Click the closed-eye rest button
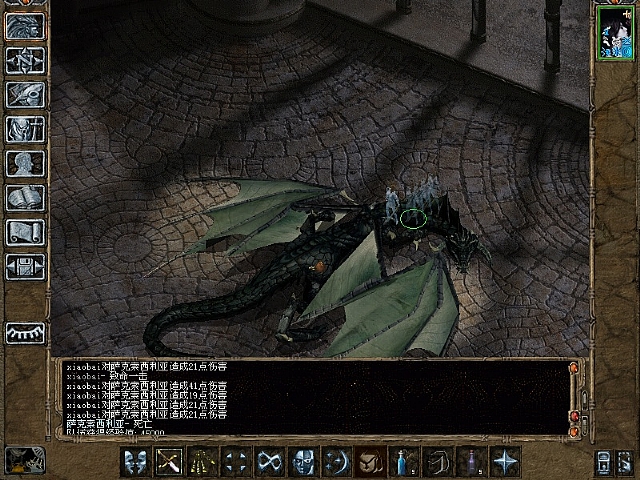Screen dimensions: 640x480 [x=24, y=333]
